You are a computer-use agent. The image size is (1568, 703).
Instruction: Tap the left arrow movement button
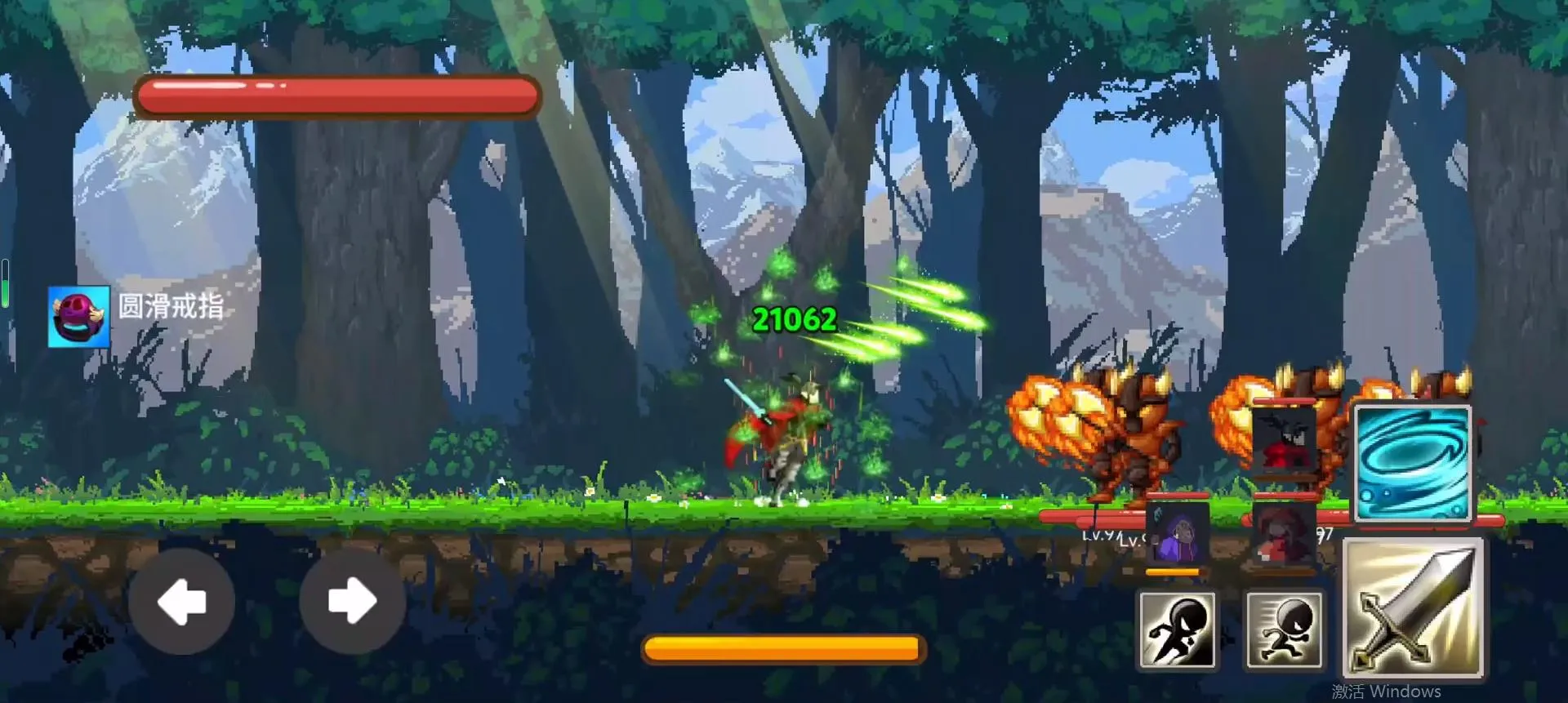coord(181,602)
